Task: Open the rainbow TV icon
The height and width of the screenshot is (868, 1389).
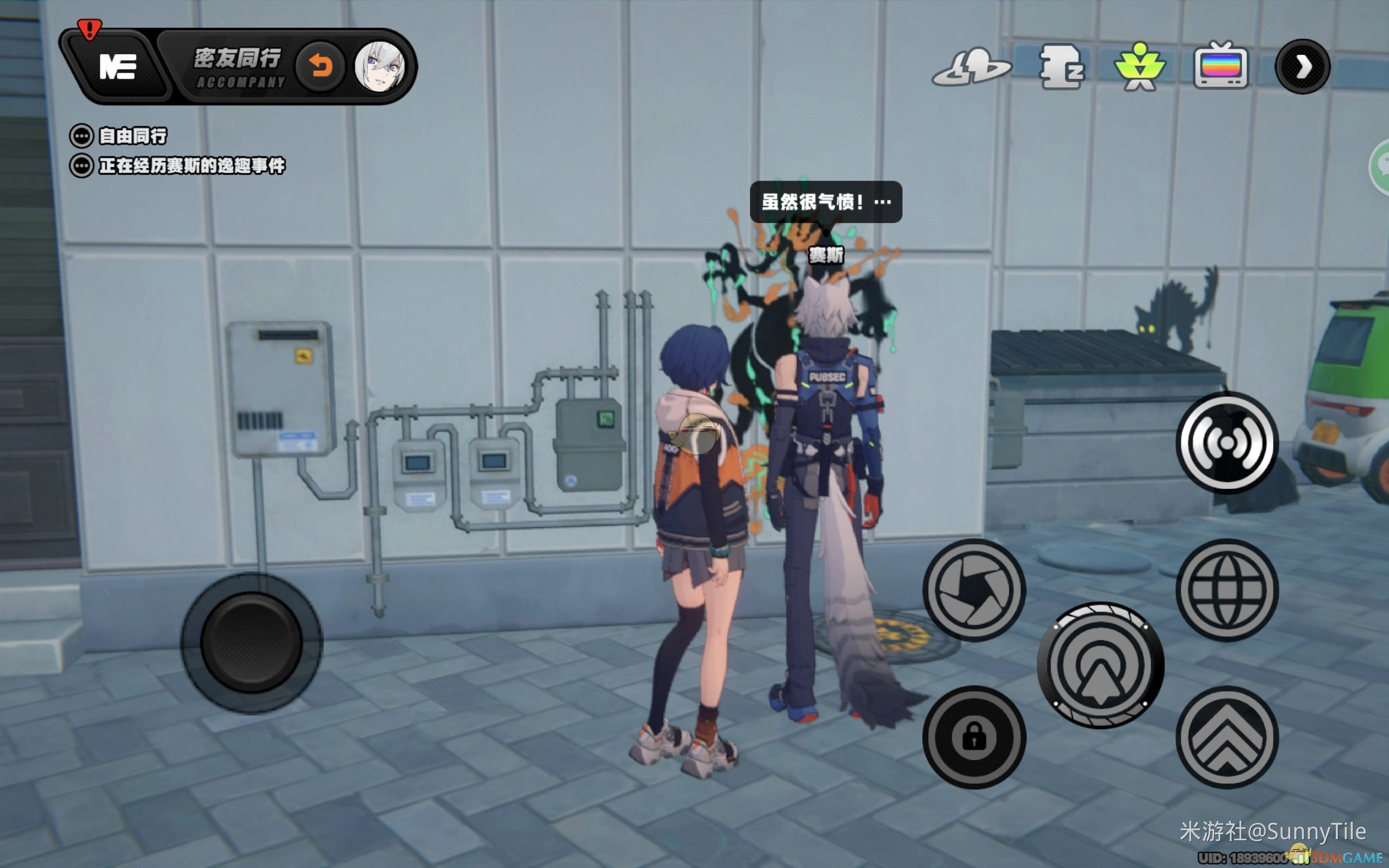Action: coord(1220,67)
